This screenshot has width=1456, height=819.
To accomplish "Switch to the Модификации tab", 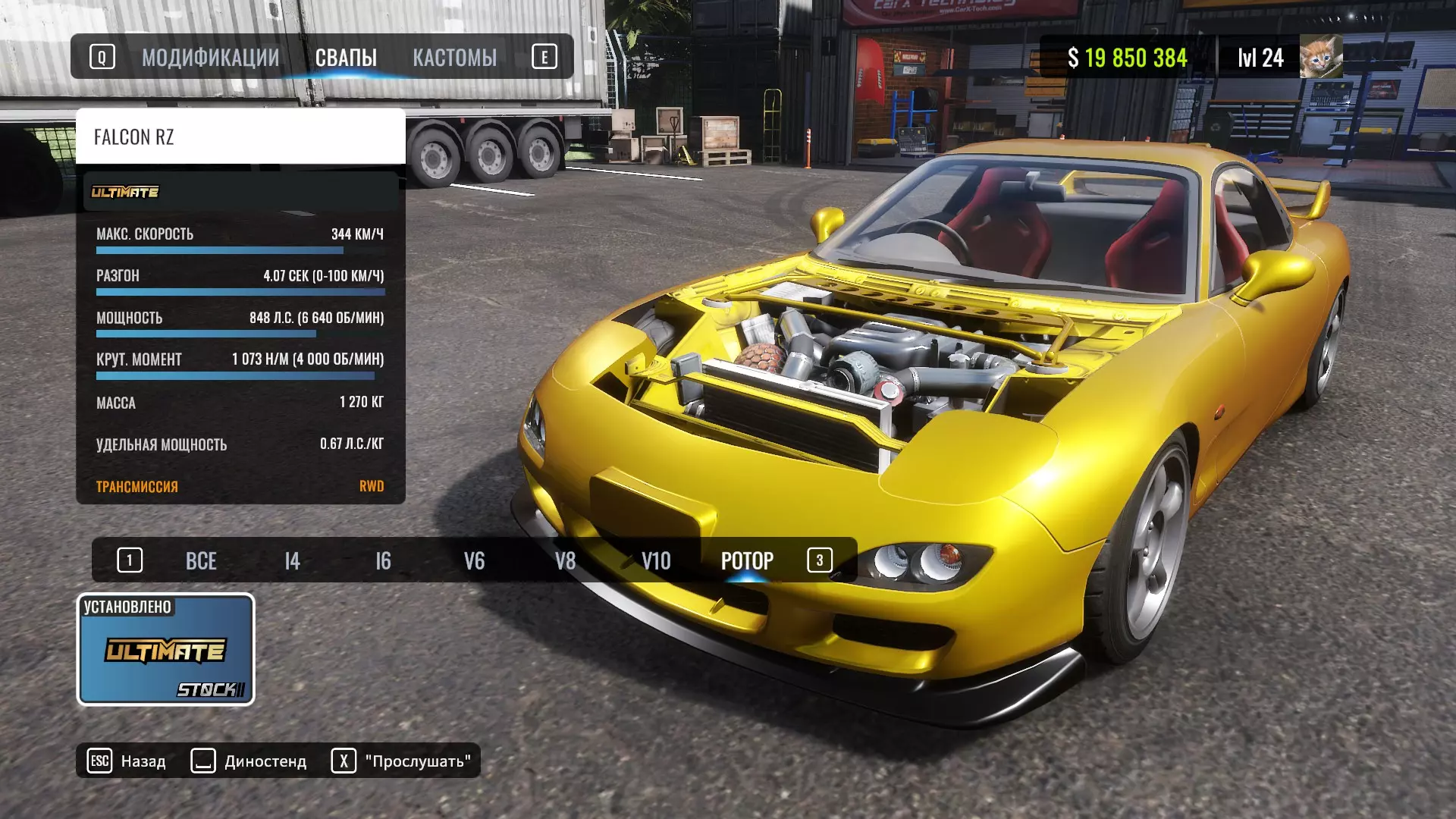I will point(210,58).
